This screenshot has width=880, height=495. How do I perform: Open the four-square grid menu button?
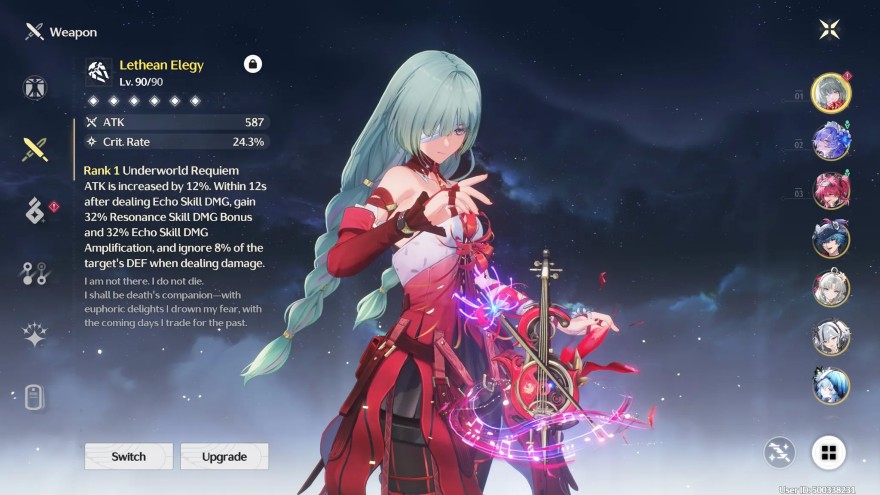pos(828,452)
